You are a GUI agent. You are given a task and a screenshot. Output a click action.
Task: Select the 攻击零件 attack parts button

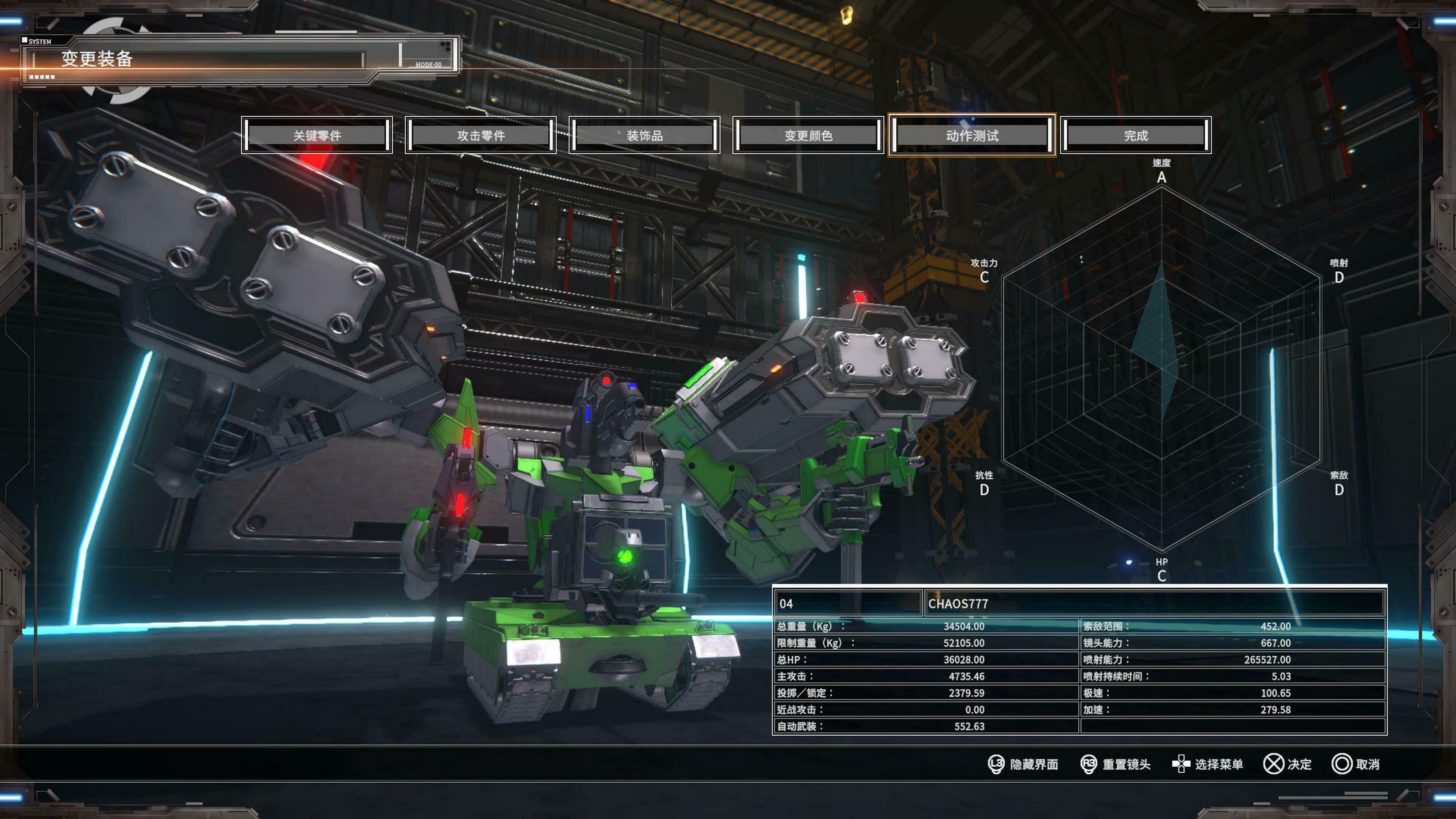[480, 135]
